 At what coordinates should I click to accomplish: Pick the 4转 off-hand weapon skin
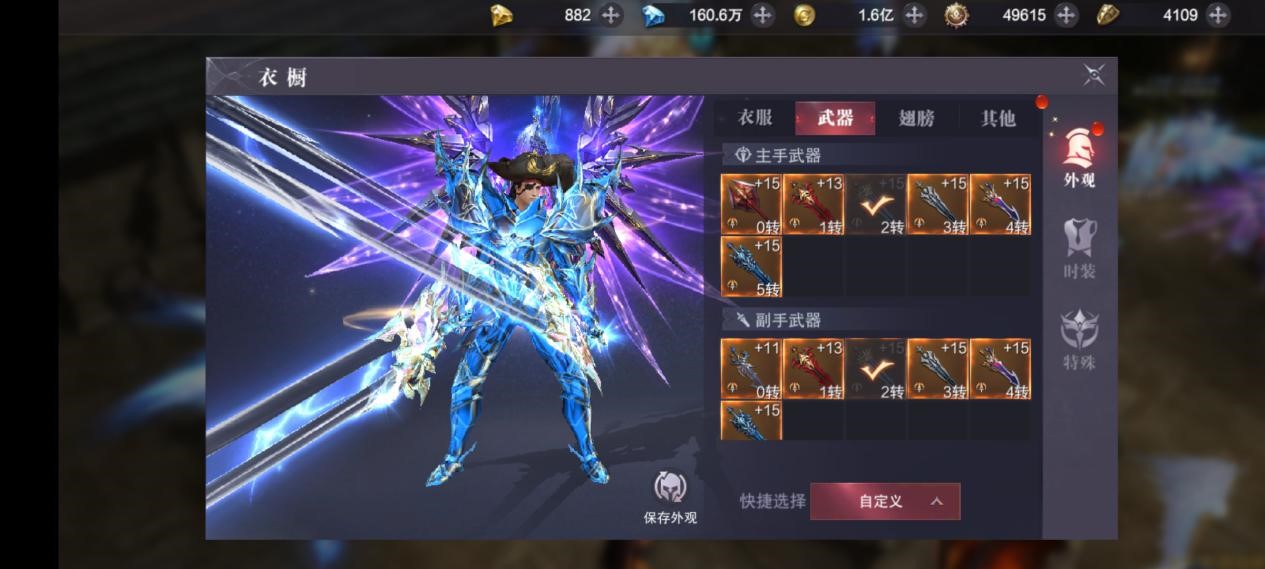click(x=1000, y=369)
